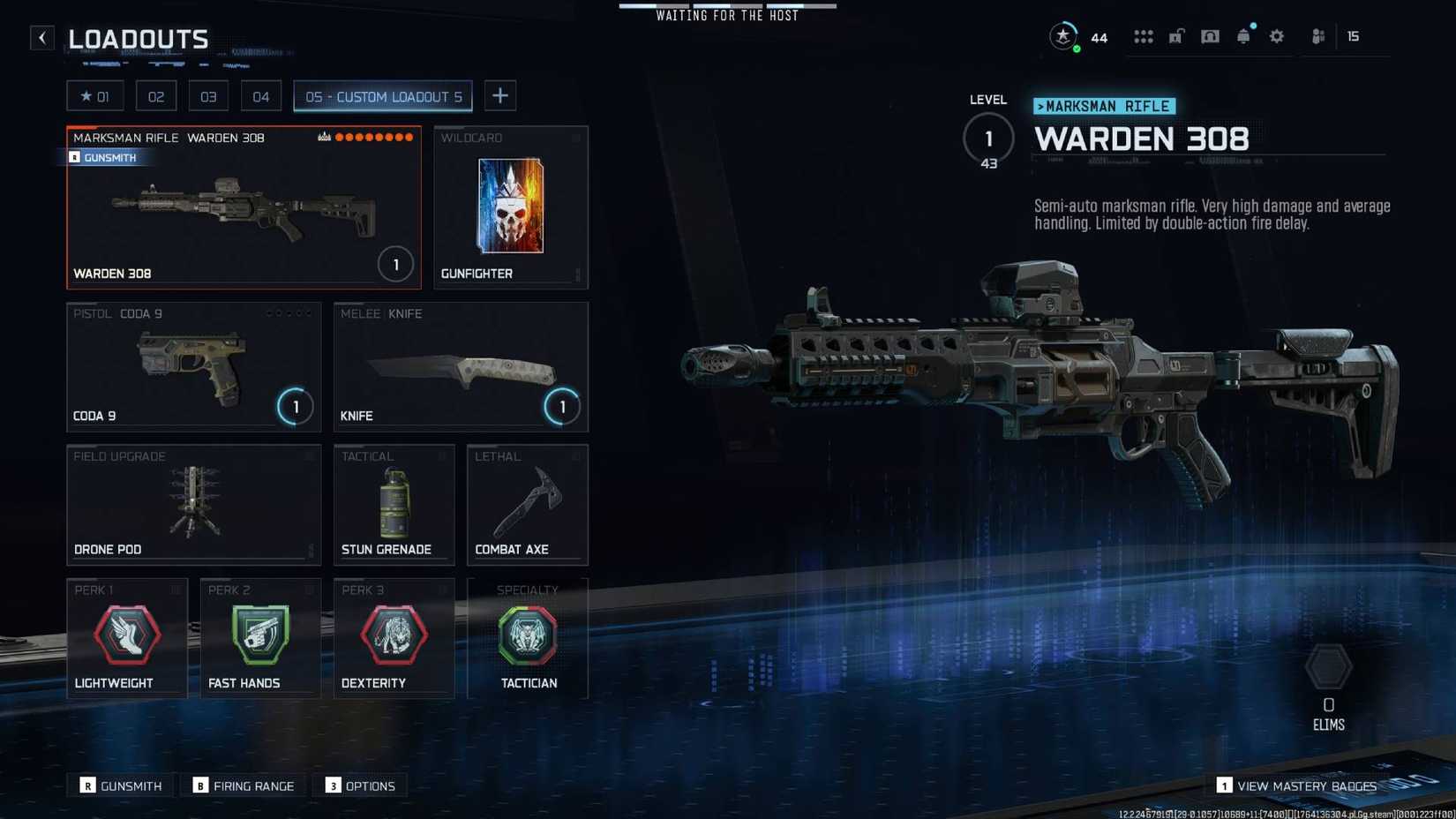Open the notifications bell icon
The height and width of the screenshot is (819, 1456).
1243,36
